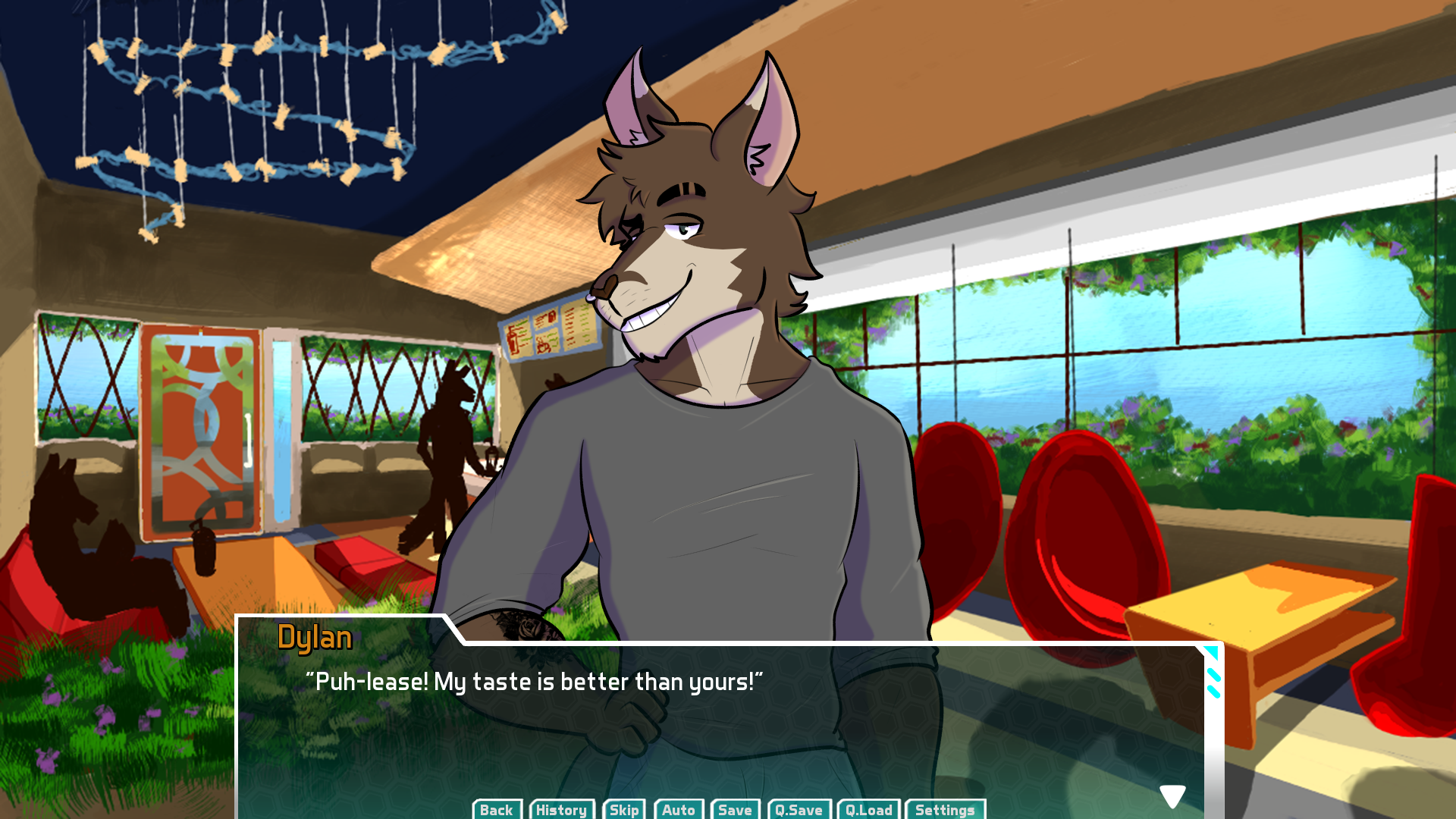Open the dialogue History log
Viewport: 1456px width, 819px height.
coord(561,809)
